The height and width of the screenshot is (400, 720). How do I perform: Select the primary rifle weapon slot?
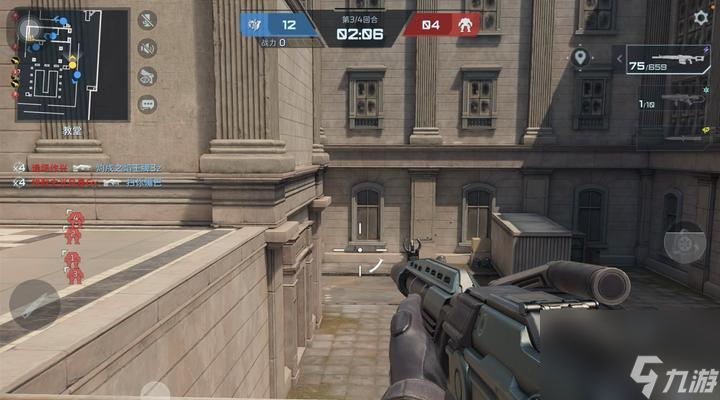tap(675, 60)
